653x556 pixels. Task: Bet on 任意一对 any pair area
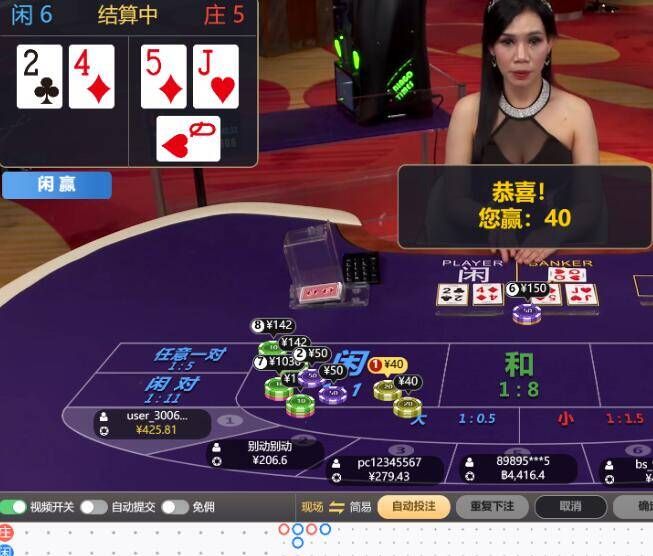pyautogui.click(x=190, y=358)
